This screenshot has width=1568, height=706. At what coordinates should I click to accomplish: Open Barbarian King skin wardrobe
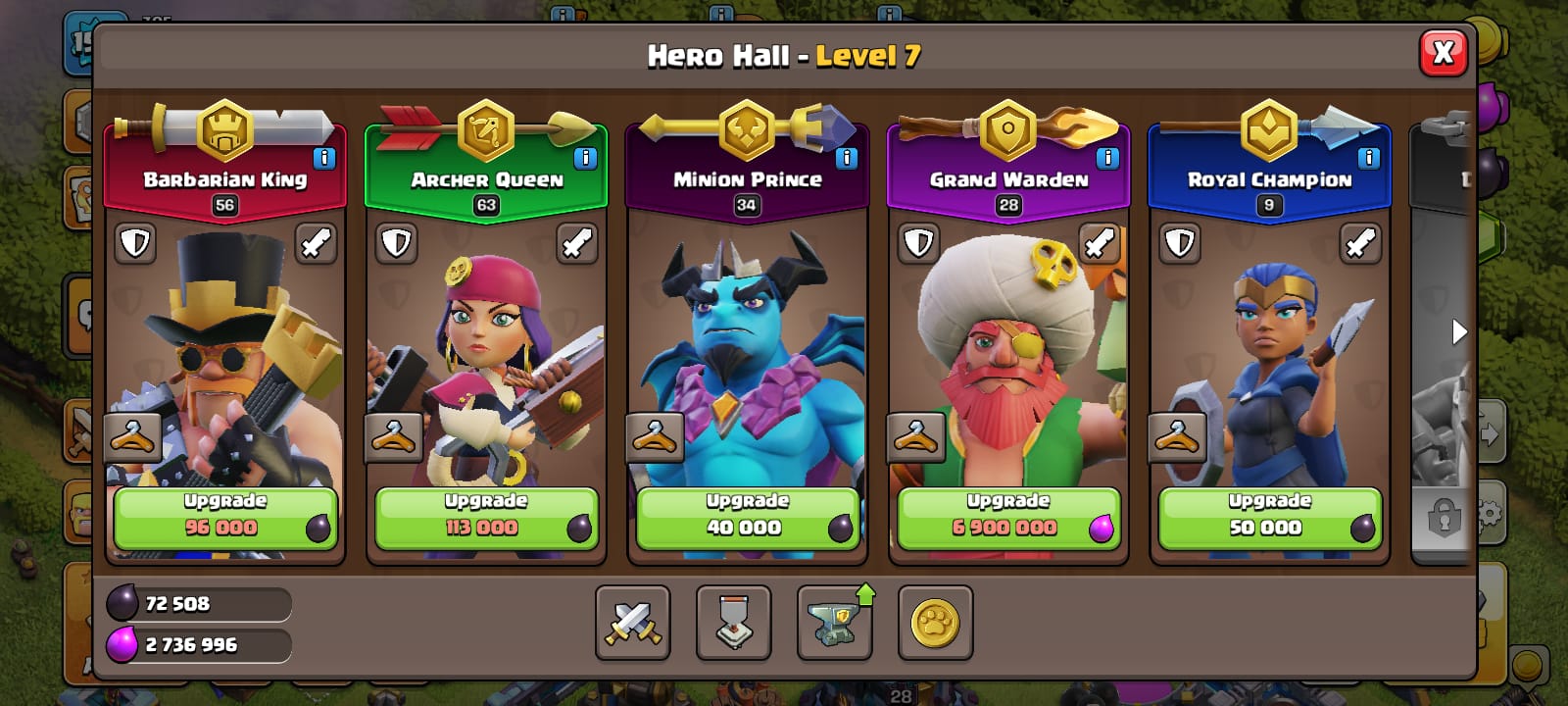click(x=132, y=437)
